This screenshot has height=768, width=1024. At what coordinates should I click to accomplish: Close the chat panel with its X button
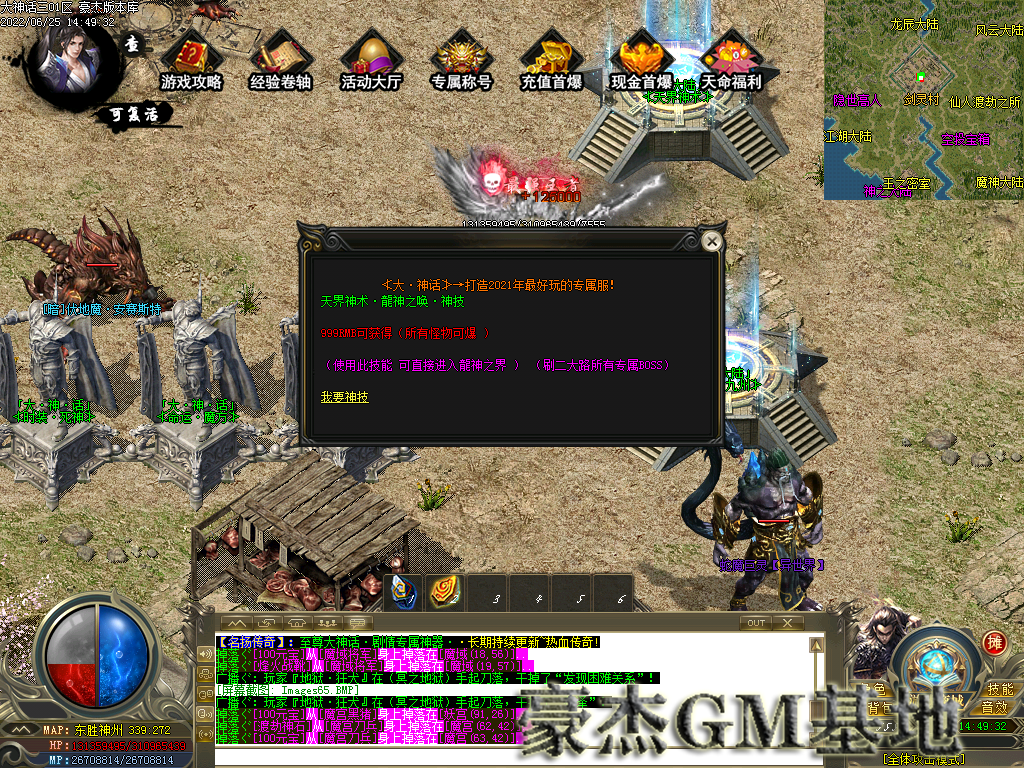click(x=787, y=623)
